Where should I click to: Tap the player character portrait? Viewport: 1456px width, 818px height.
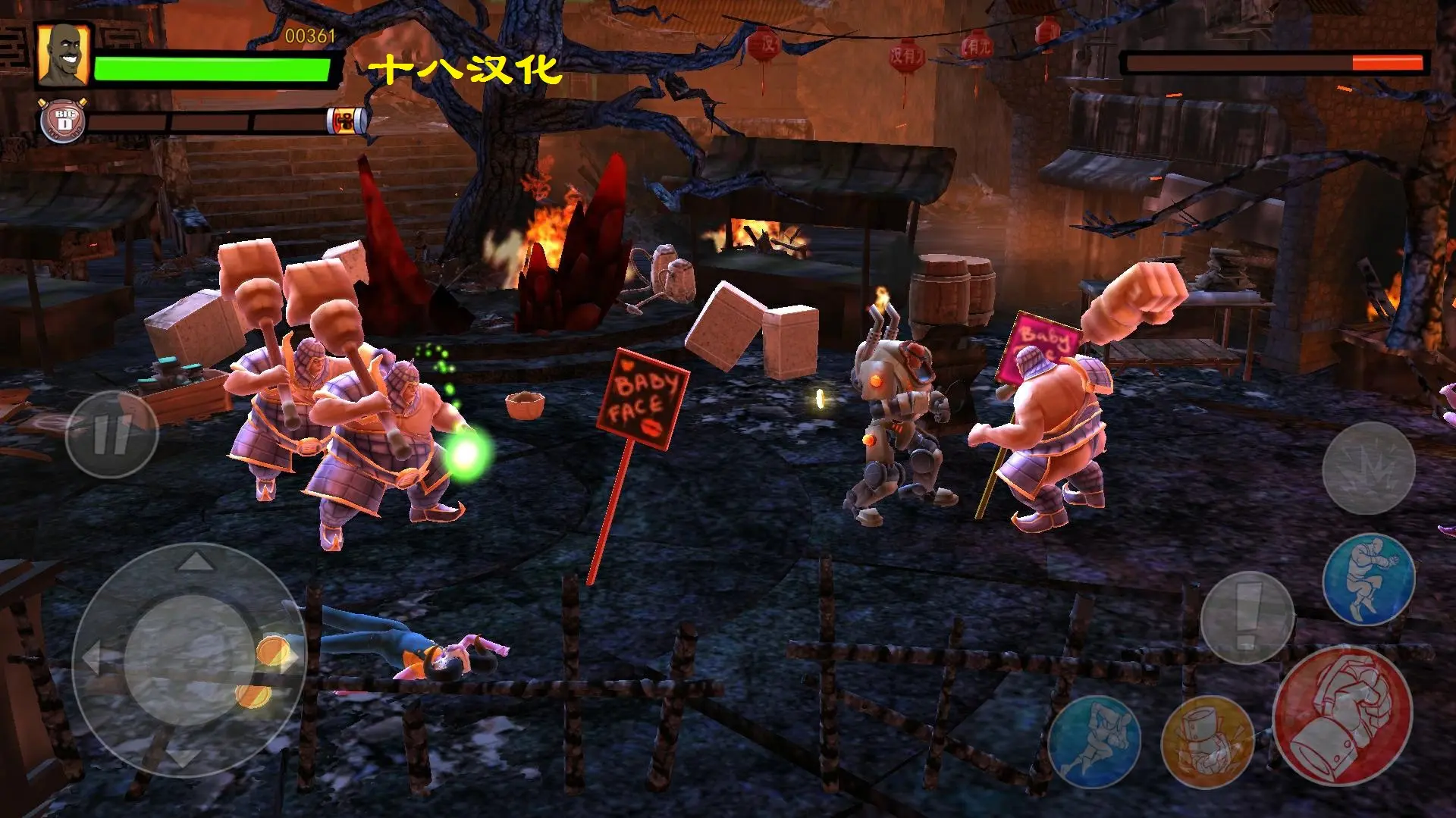point(63,54)
